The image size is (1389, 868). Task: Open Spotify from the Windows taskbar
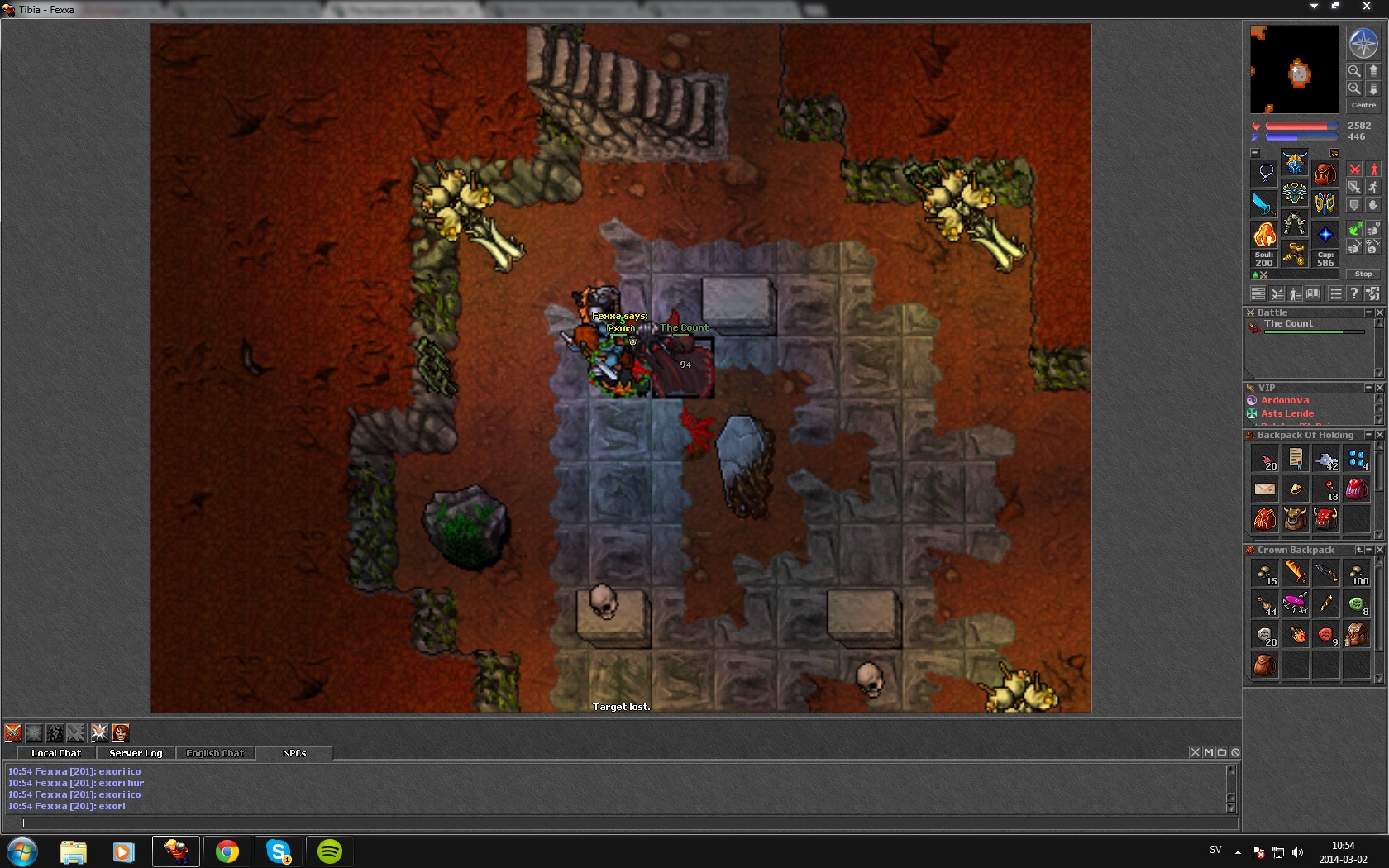330,851
